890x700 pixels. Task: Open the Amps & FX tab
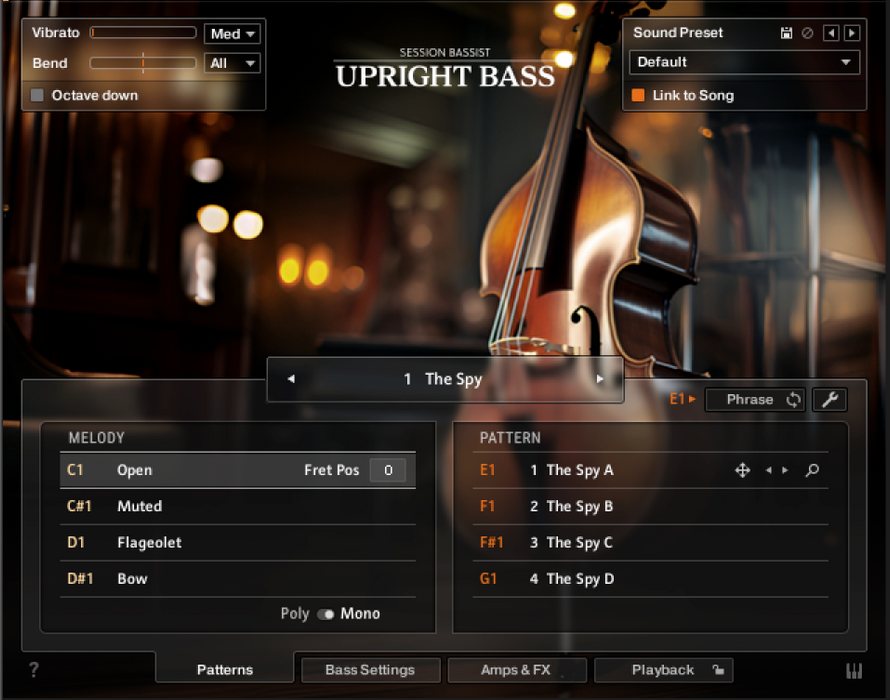pyautogui.click(x=516, y=670)
